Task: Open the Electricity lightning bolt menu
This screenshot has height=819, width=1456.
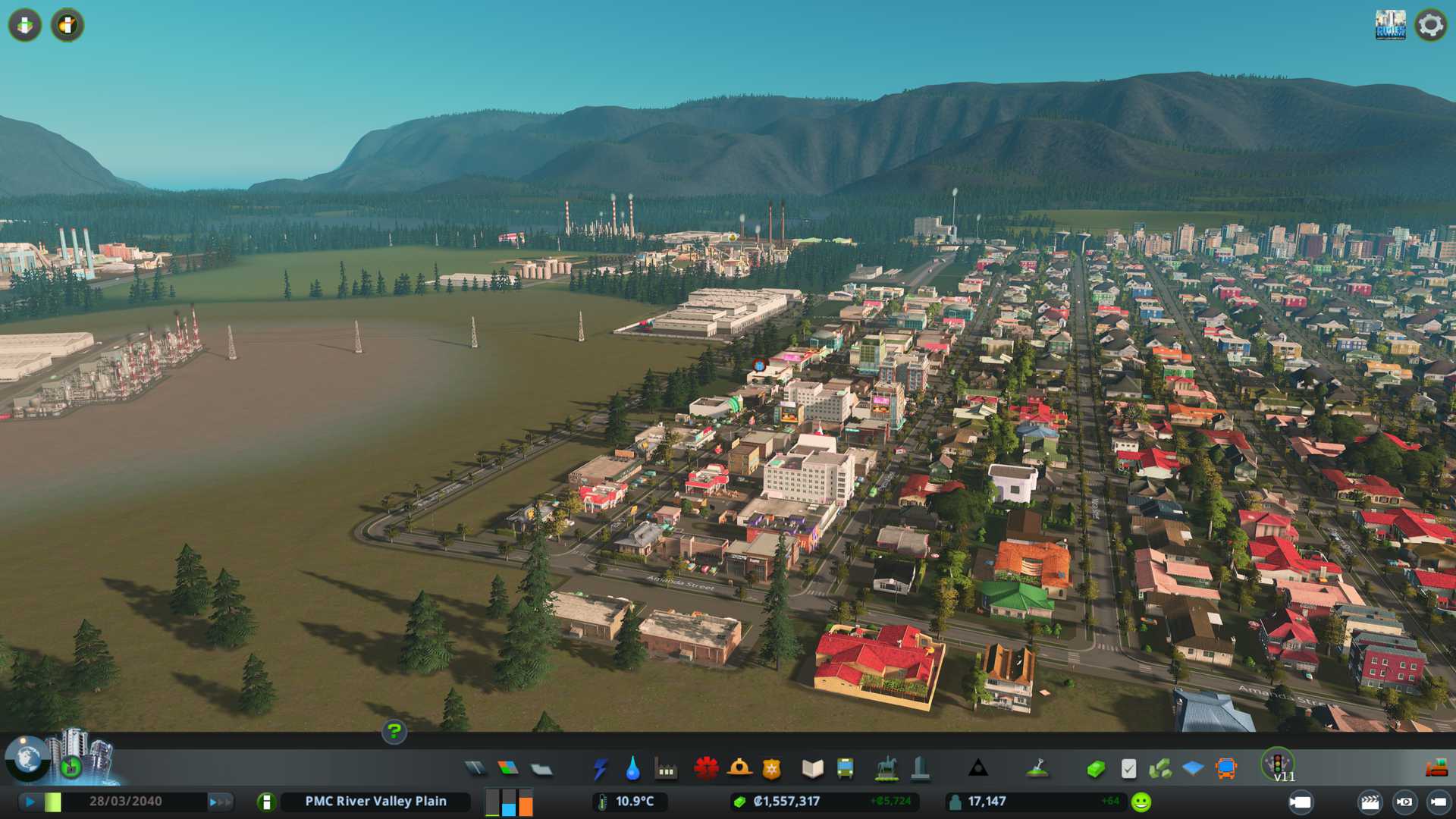Action: point(600,769)
